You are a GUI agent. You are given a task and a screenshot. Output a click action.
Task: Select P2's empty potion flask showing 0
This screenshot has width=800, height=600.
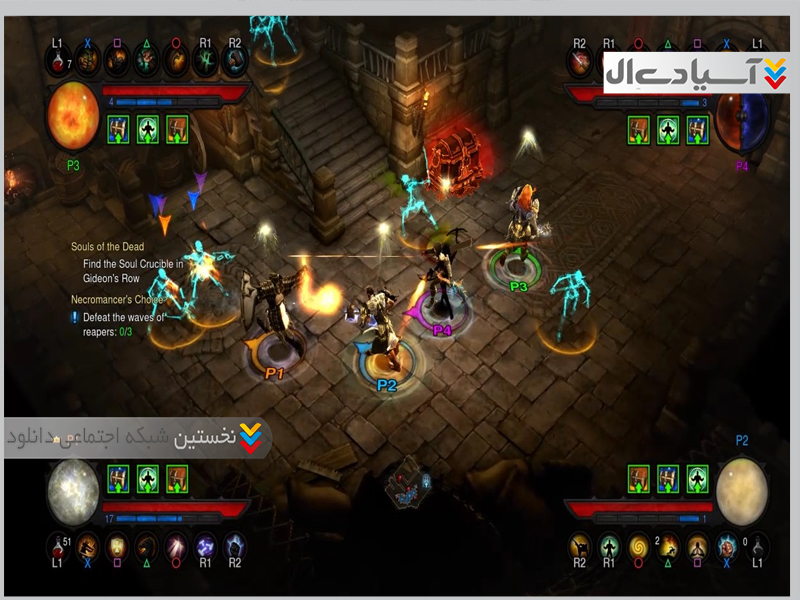point(757,547)
